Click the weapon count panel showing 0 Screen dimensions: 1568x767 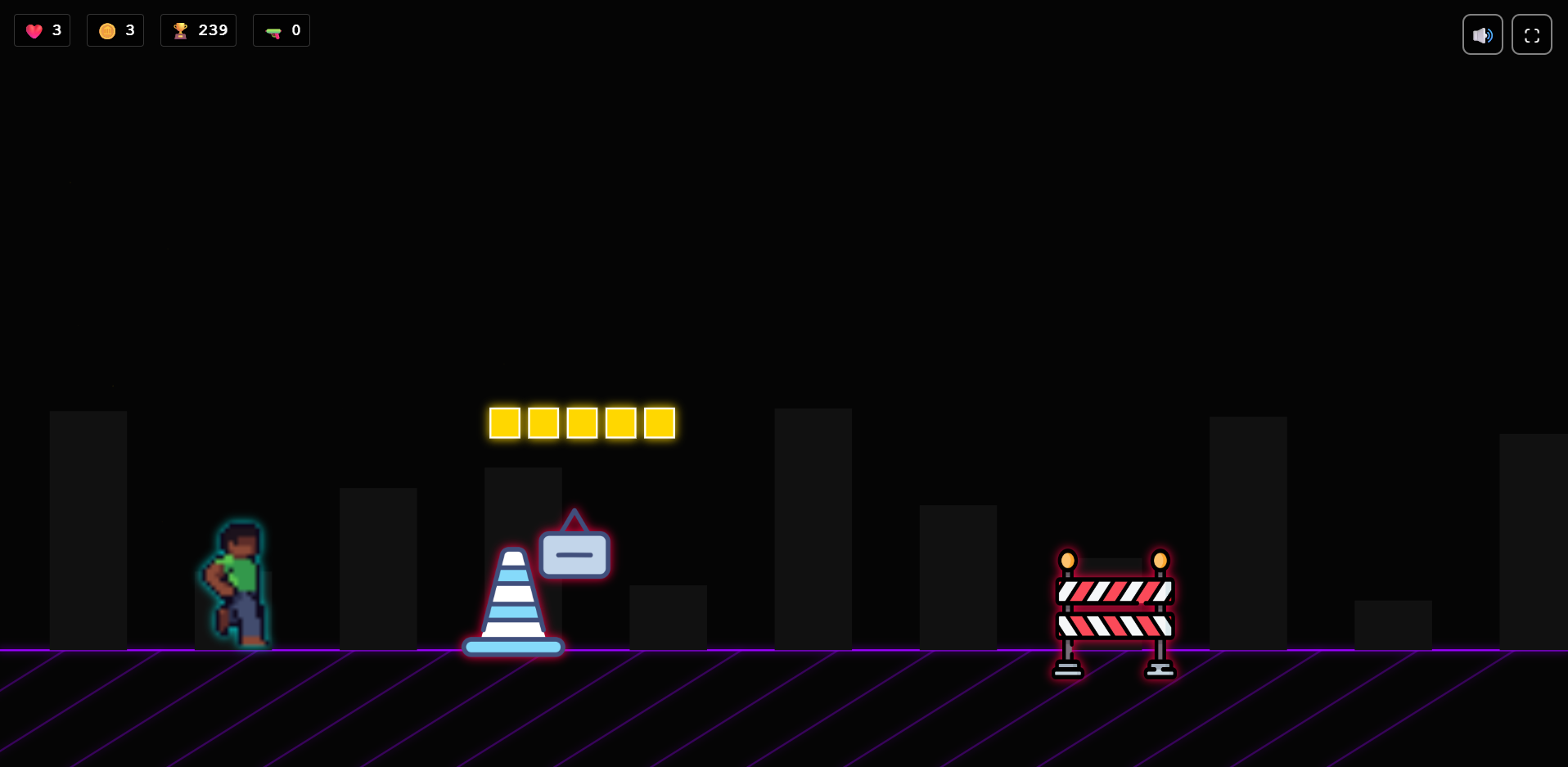pos(282,30)
